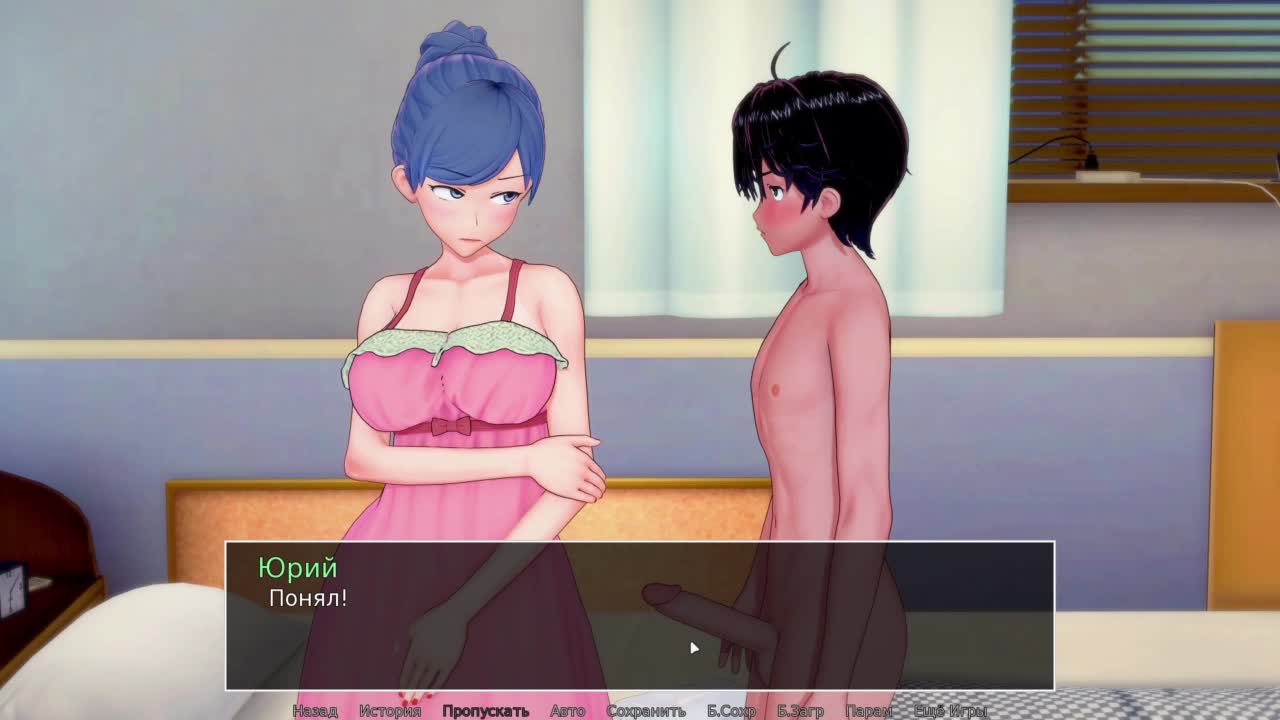
Task: Quick load with Б.Загр
Action: pyautogui.click(x=800, y=711)
